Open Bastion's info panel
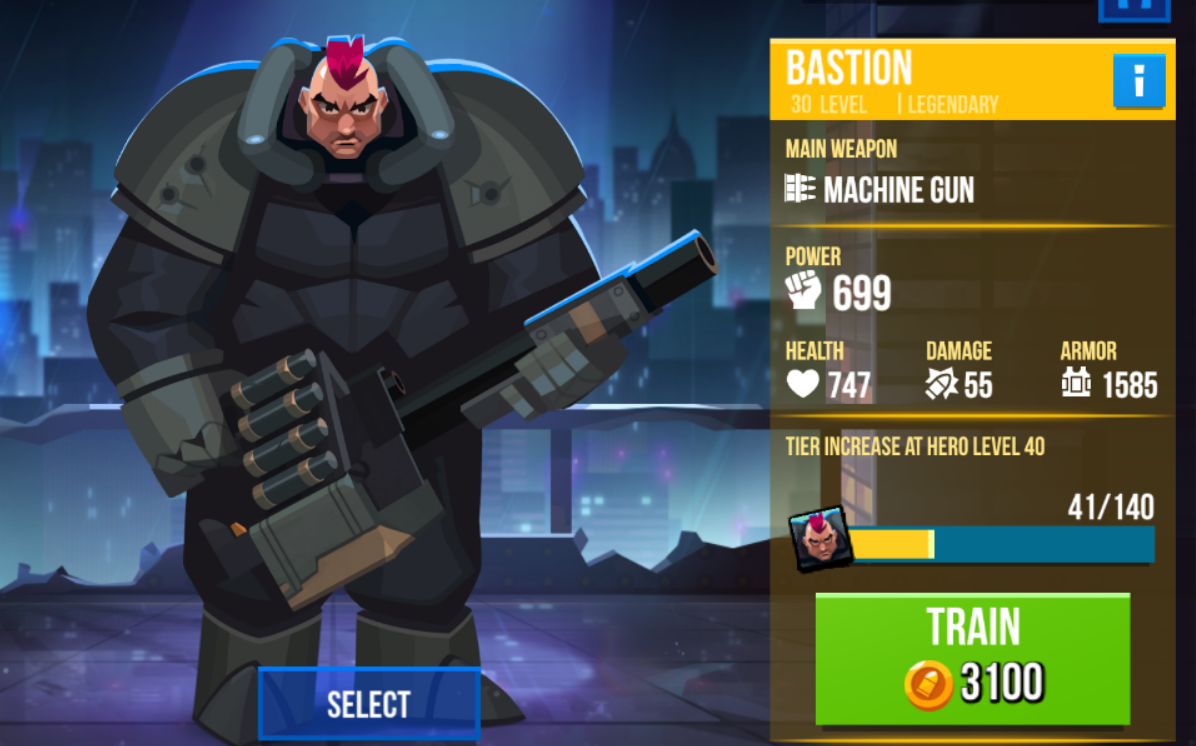The width and height of the screenshot is (1196, 746). point(1139,81)
